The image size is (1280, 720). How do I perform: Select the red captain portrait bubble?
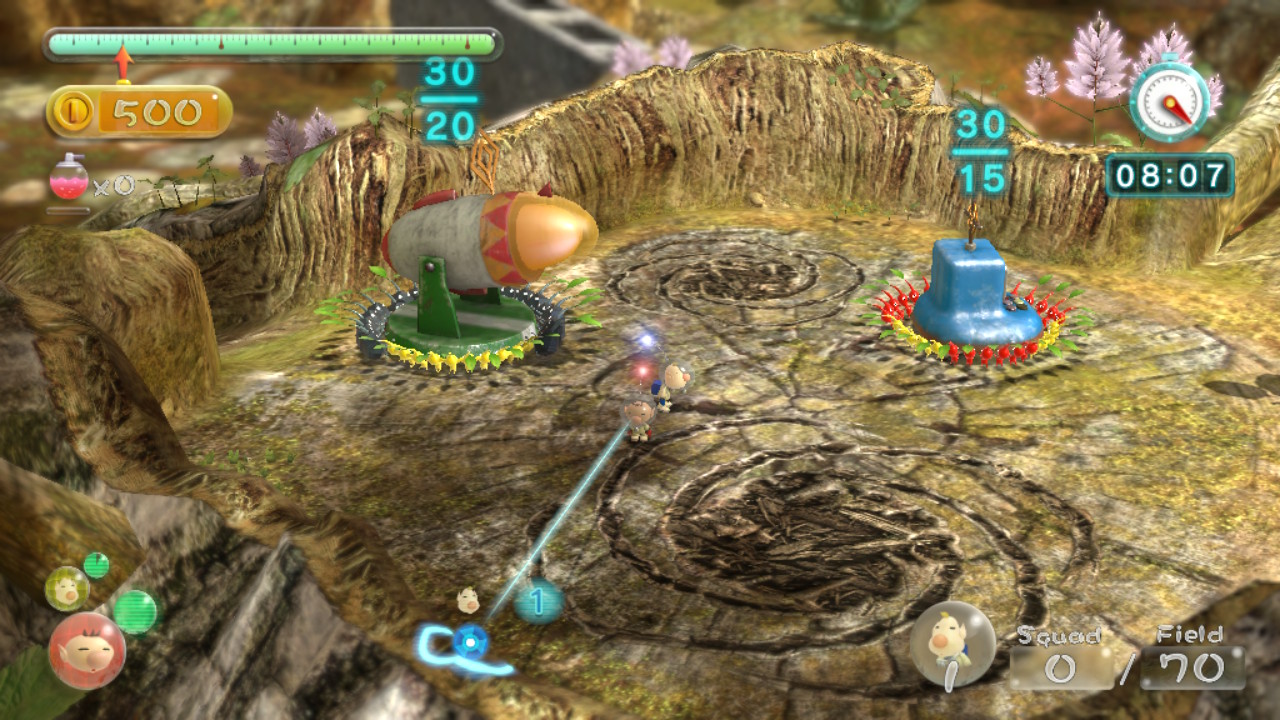point(87,650)
